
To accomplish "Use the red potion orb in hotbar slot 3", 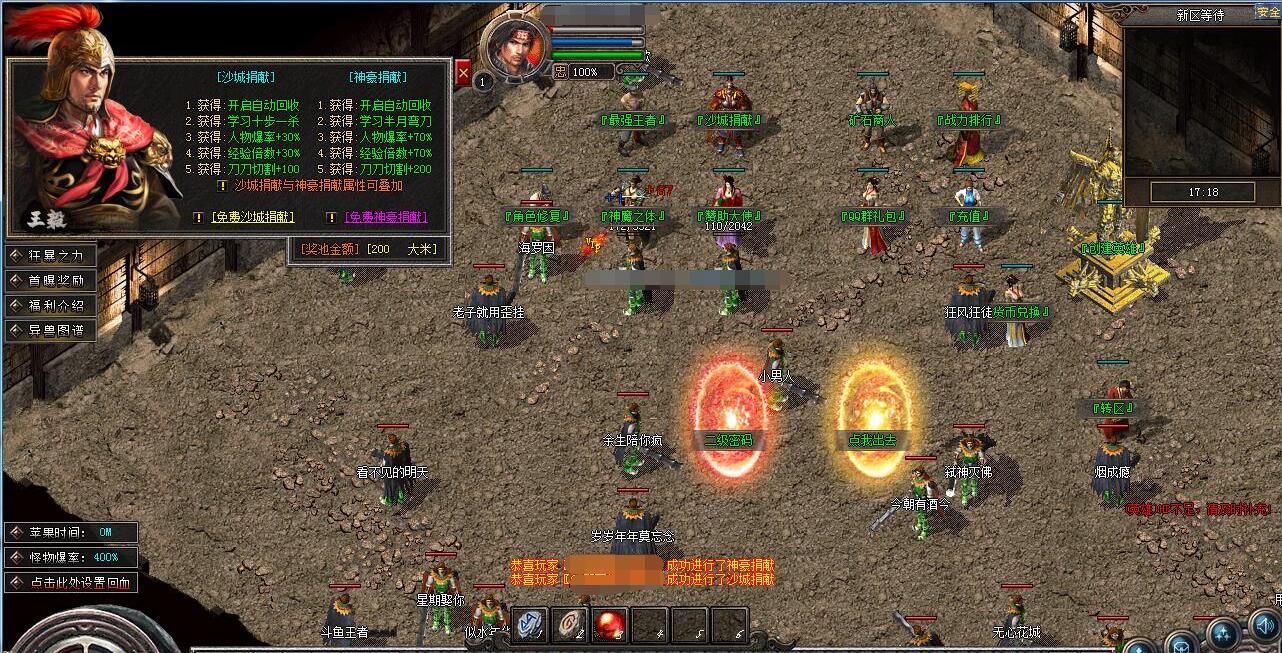I will pos(610,624).
